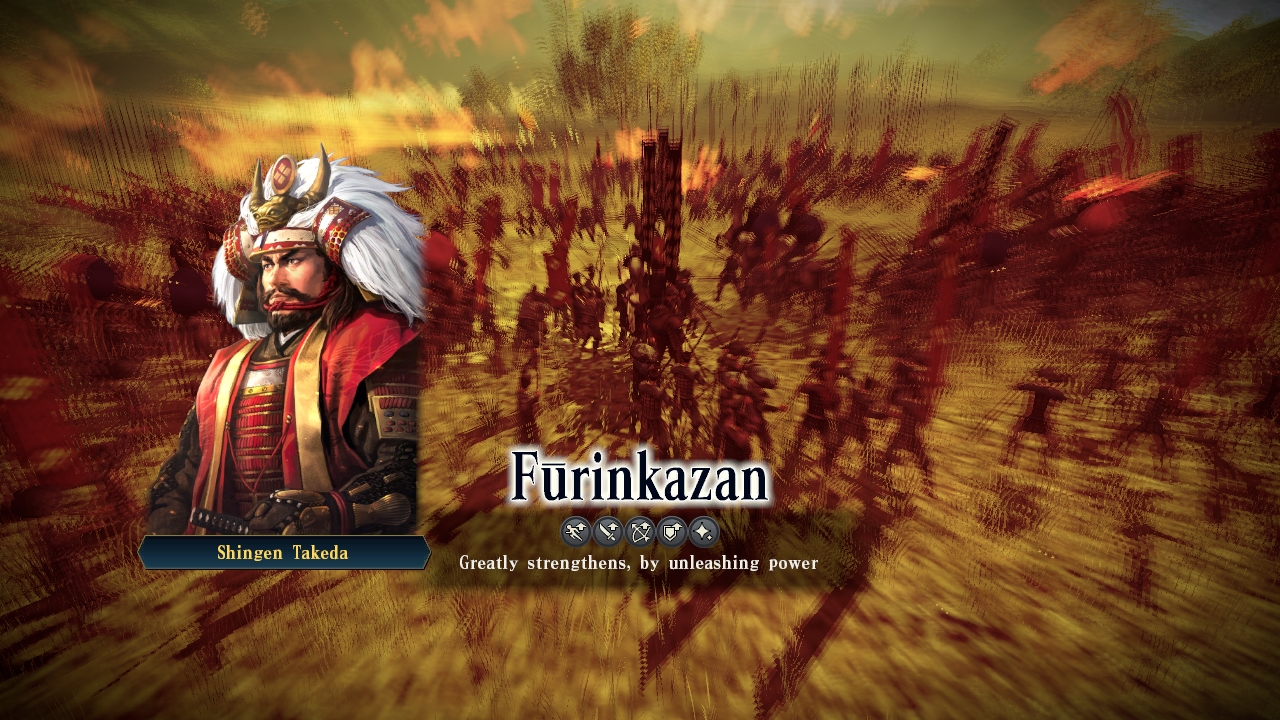
Task: Toggle the attack boost effect icon
Action: [x=607, y=532]
